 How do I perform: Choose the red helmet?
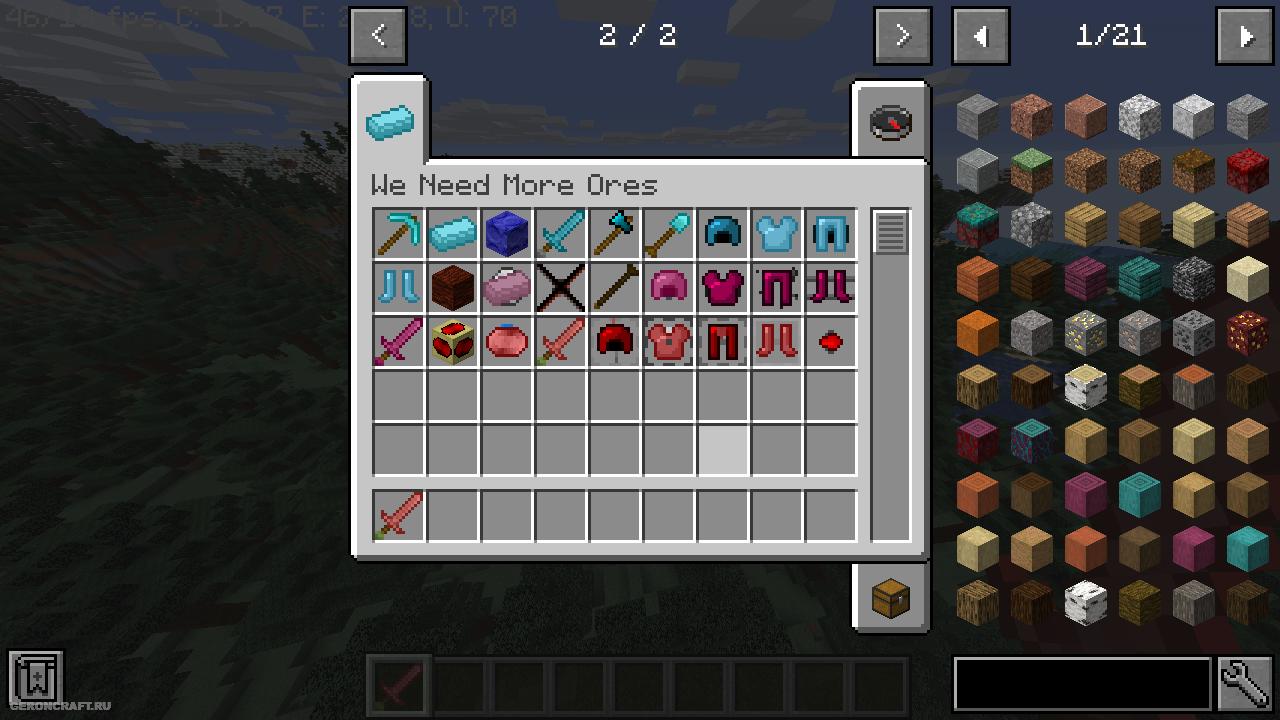point(615,343)
